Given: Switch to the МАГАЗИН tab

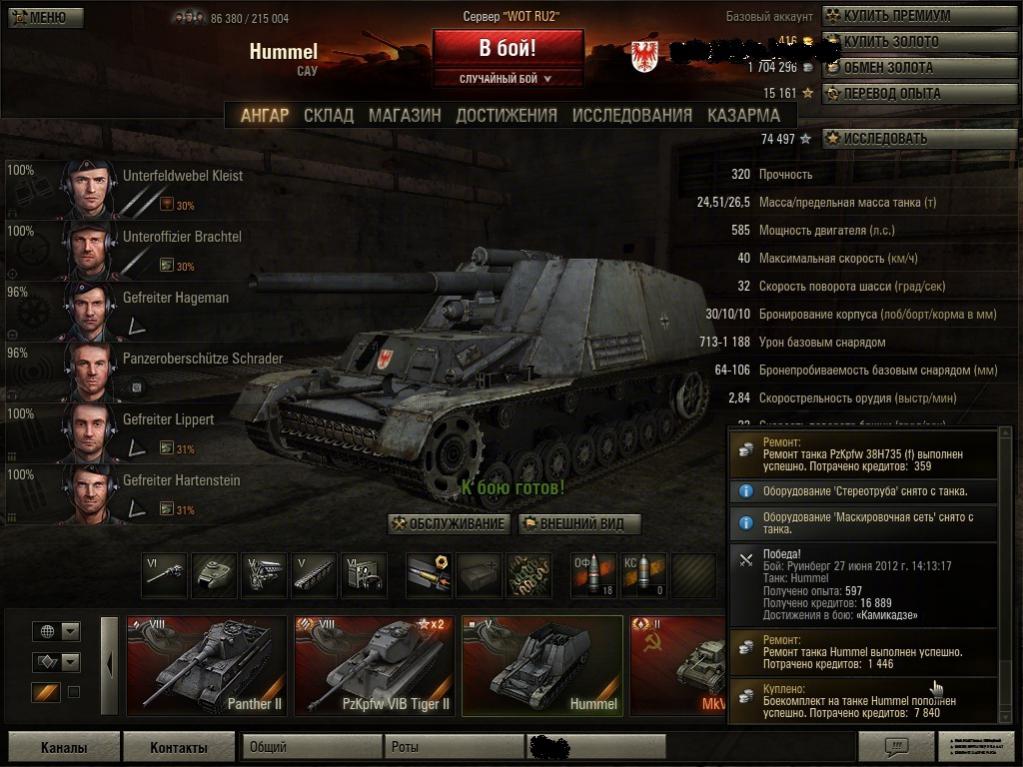Looking at the screenshot, I should pyautogui.click(x=404, y=115).
